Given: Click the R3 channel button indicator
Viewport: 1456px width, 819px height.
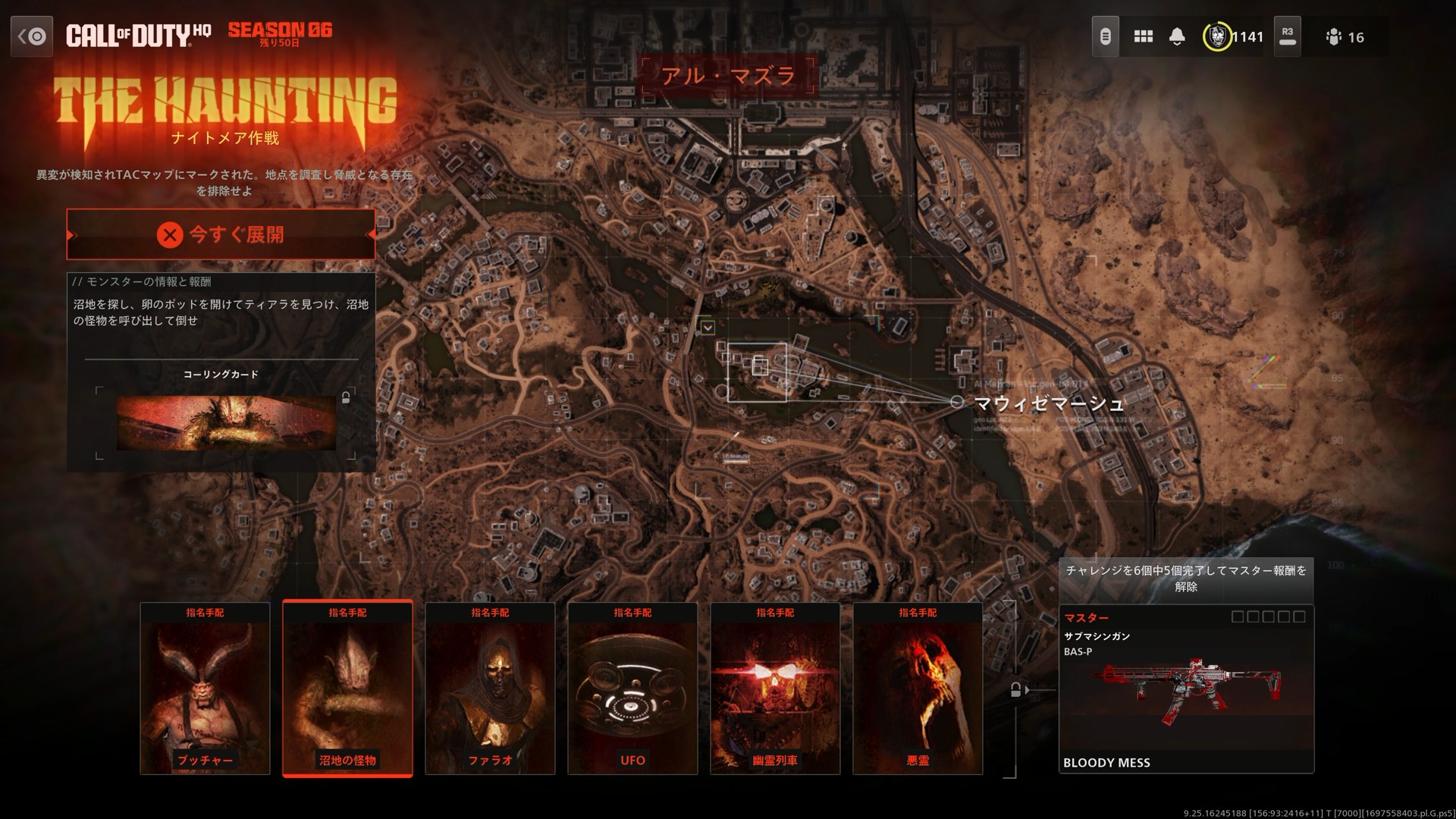Looking at the screenshot, I should (1287, 36).
